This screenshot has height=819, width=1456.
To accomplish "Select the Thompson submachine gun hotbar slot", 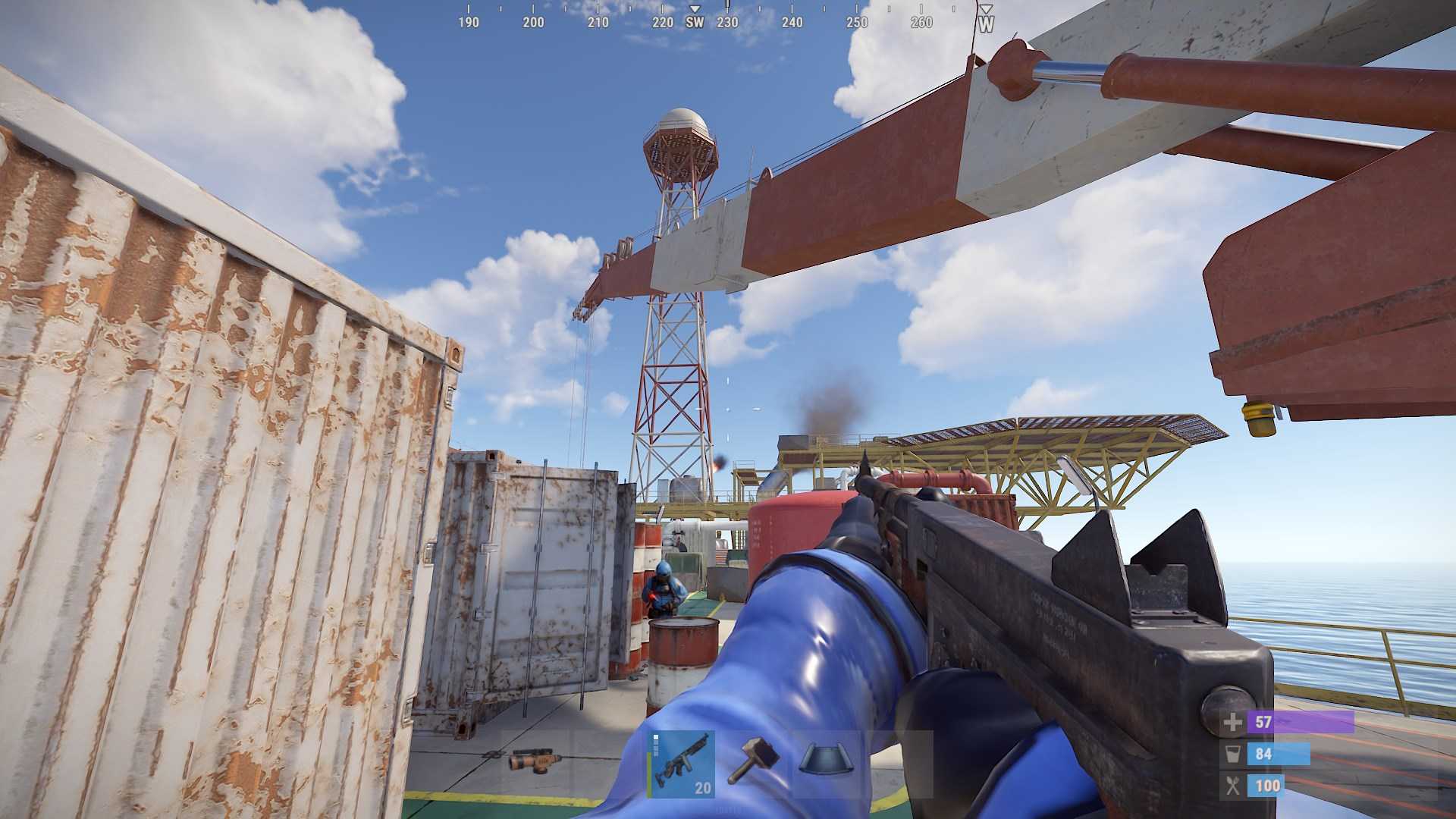I will pyautogui.click(x=681, y=764).
